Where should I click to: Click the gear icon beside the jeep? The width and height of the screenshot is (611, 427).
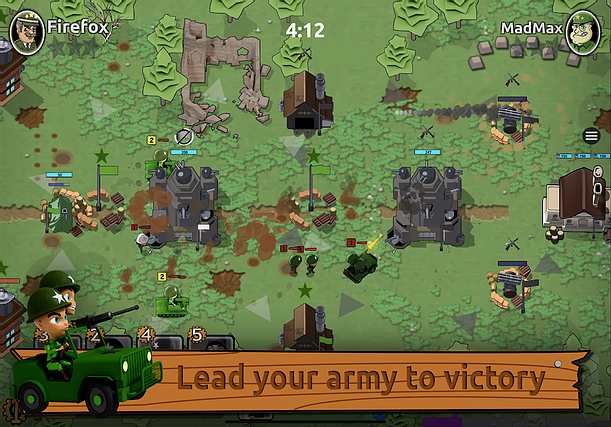[x=12, y=409]
